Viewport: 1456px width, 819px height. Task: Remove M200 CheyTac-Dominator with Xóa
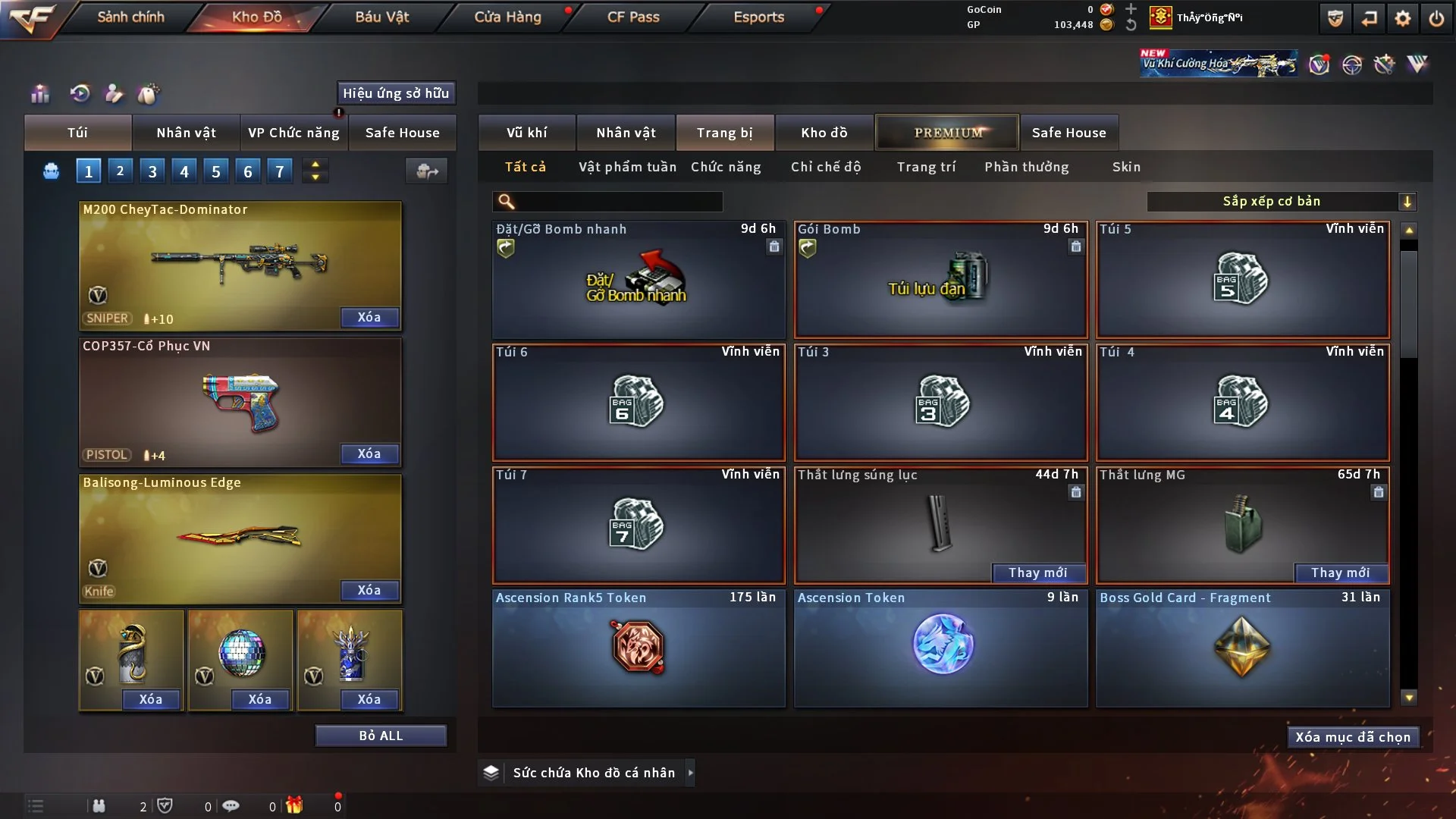369,317
